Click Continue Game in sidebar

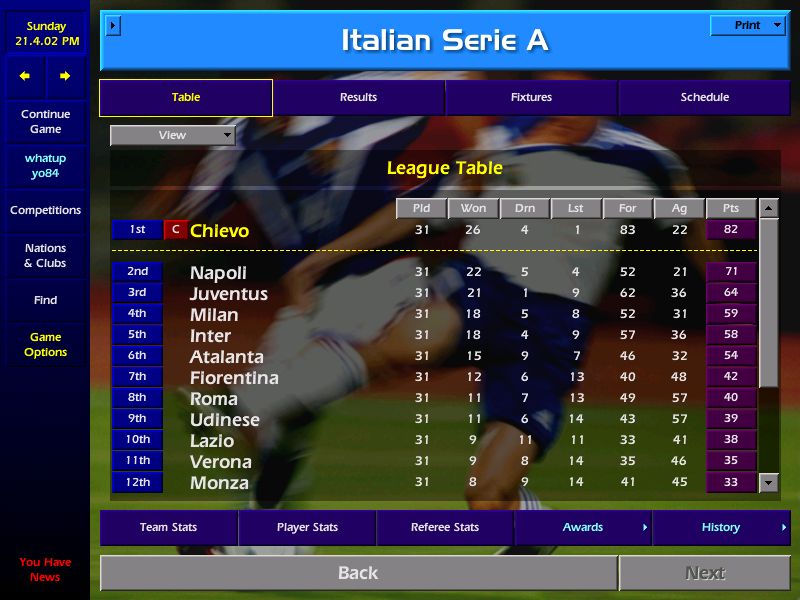(x=45, y=121)
